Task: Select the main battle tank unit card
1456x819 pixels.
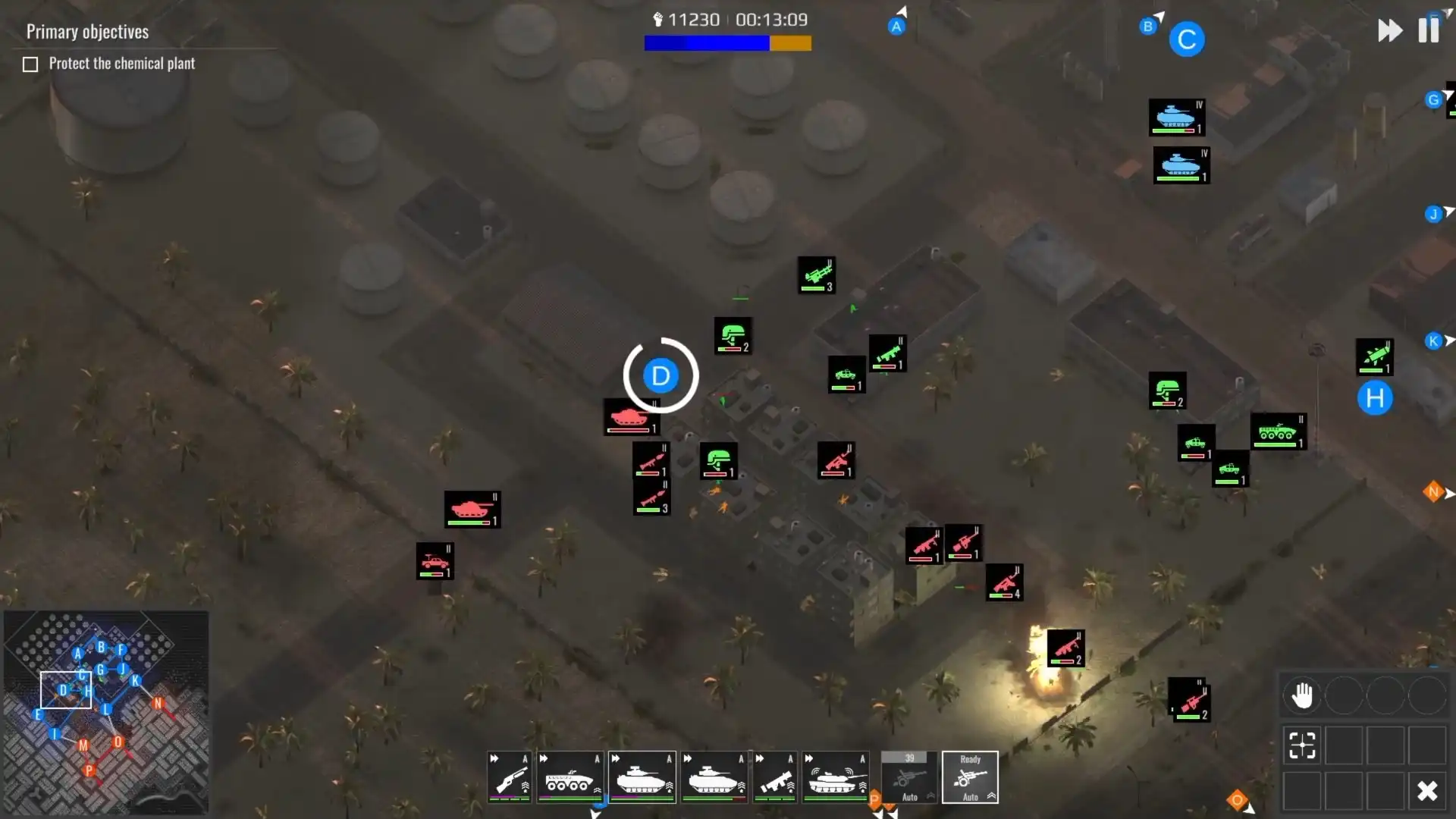Action: click(836, 777)
